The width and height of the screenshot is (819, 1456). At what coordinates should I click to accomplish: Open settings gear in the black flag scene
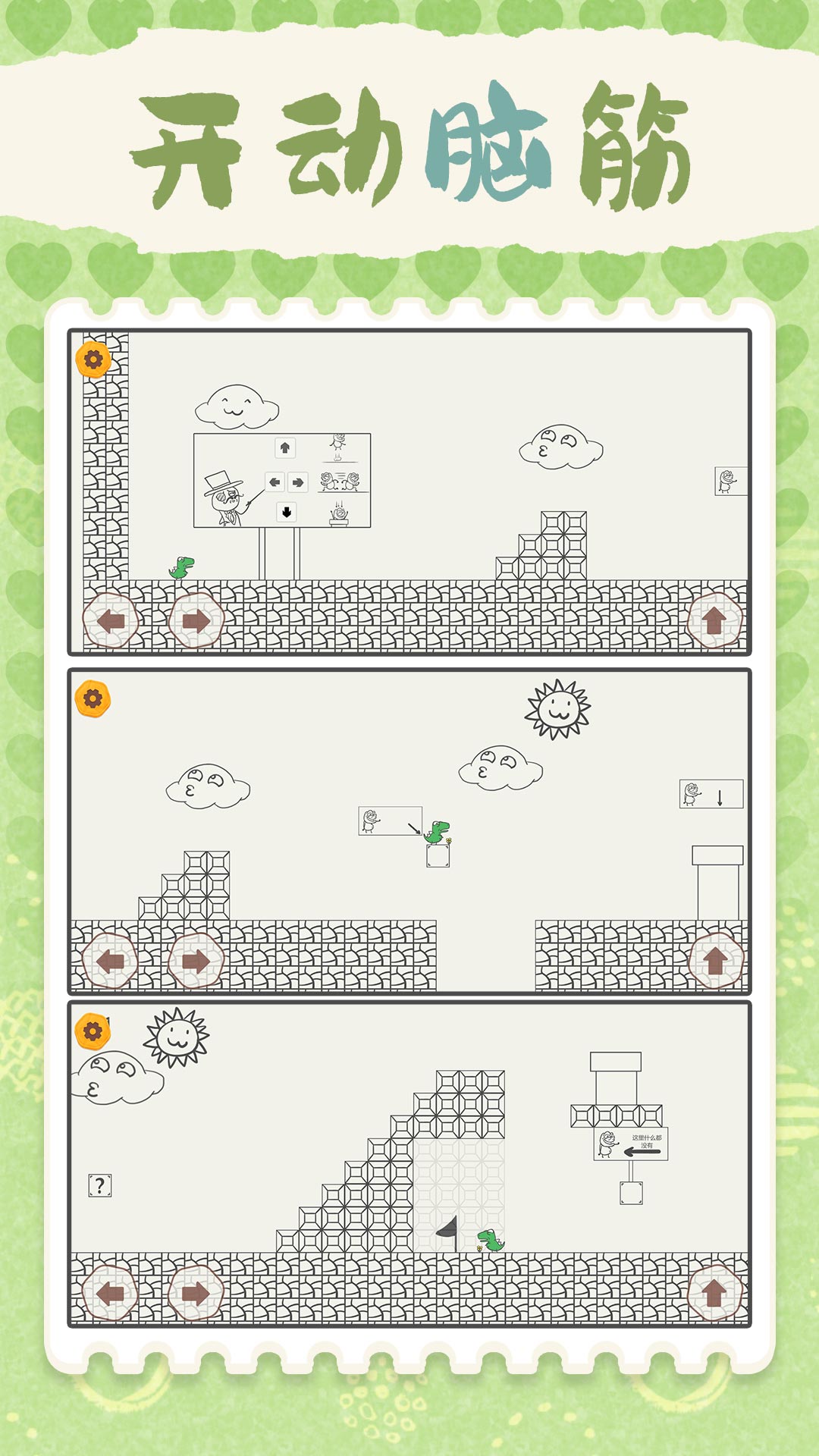tap(93, 1031)
